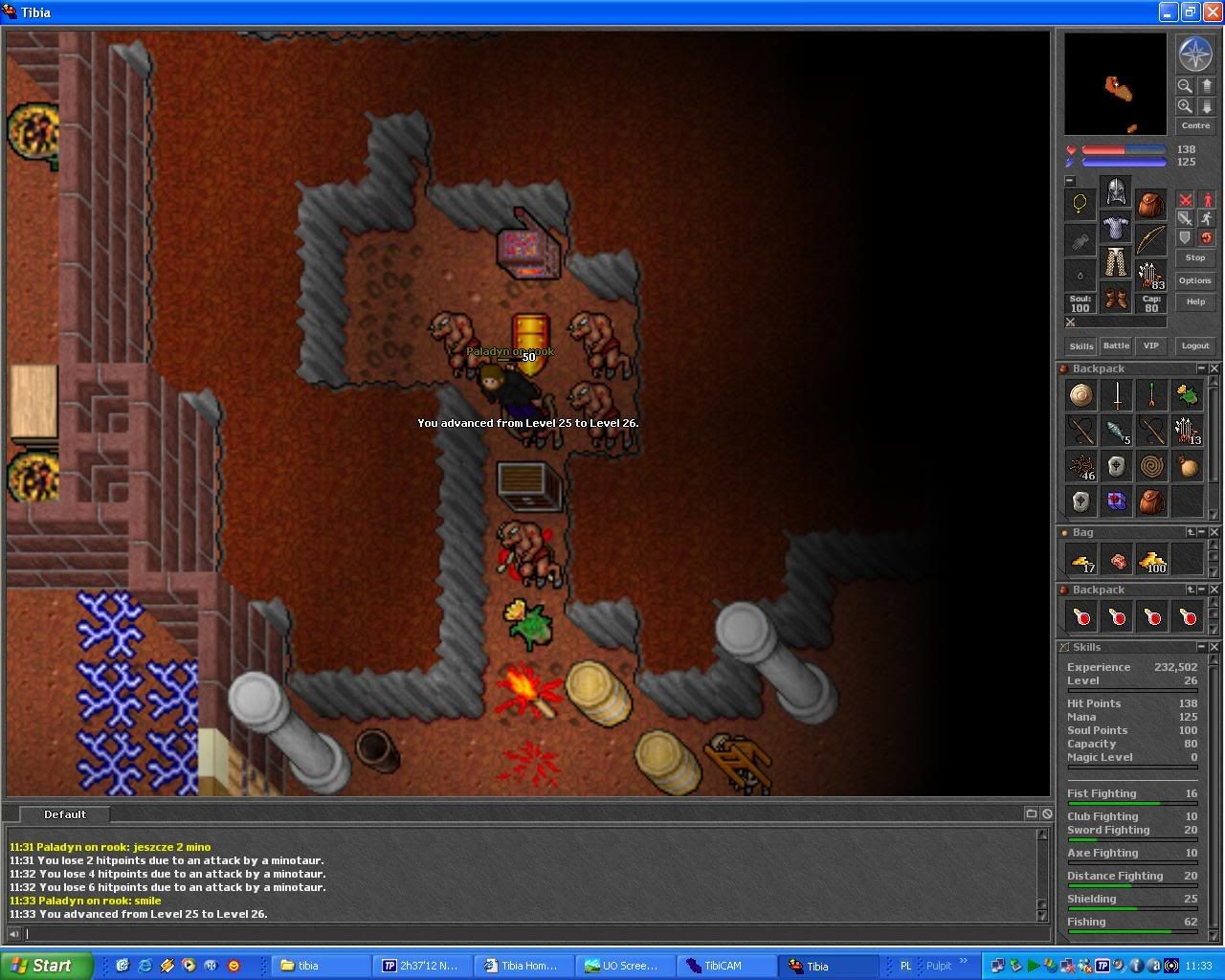Open the Help window
The image size is (1225, 980).
(x=1195, y=301)
